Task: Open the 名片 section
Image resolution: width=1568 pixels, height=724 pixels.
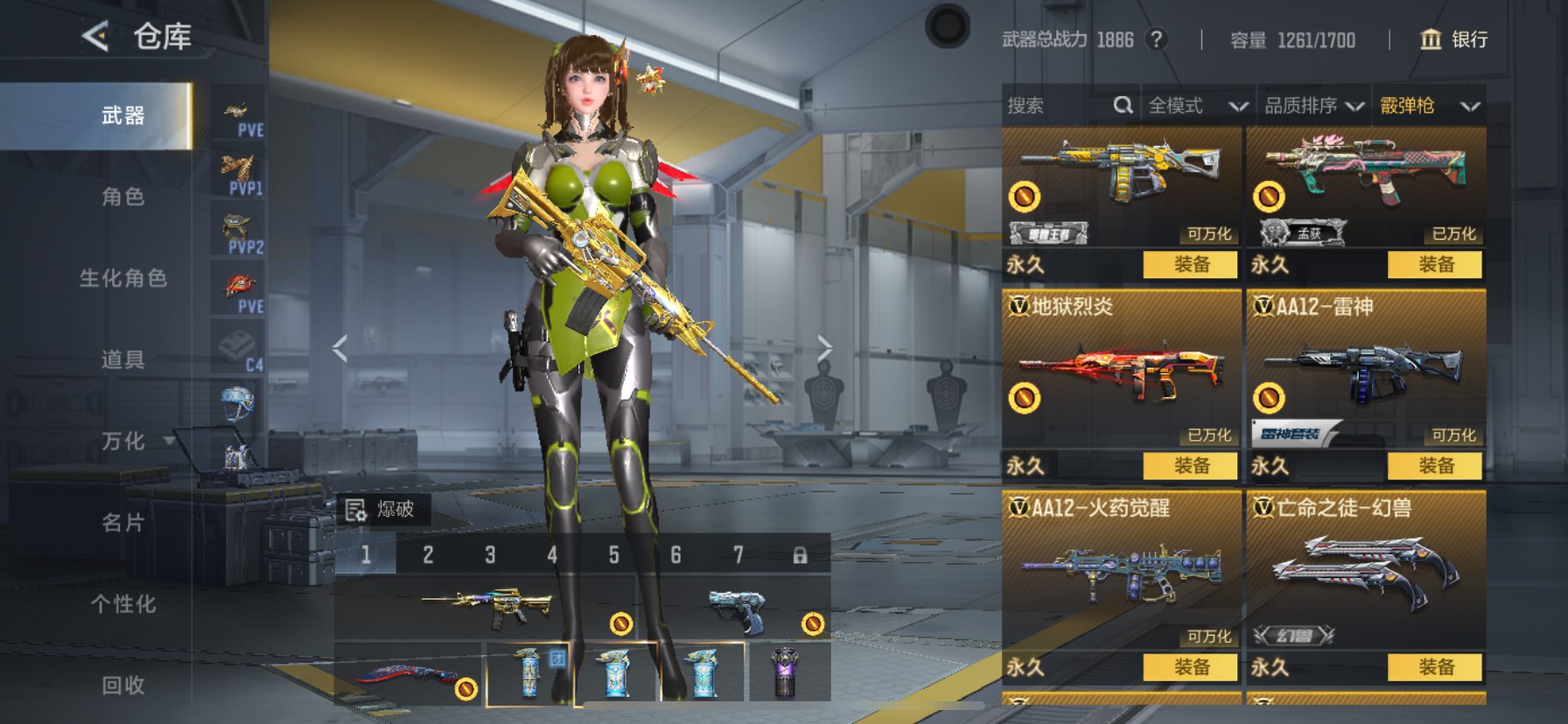Action: click(x=122, y=523)
